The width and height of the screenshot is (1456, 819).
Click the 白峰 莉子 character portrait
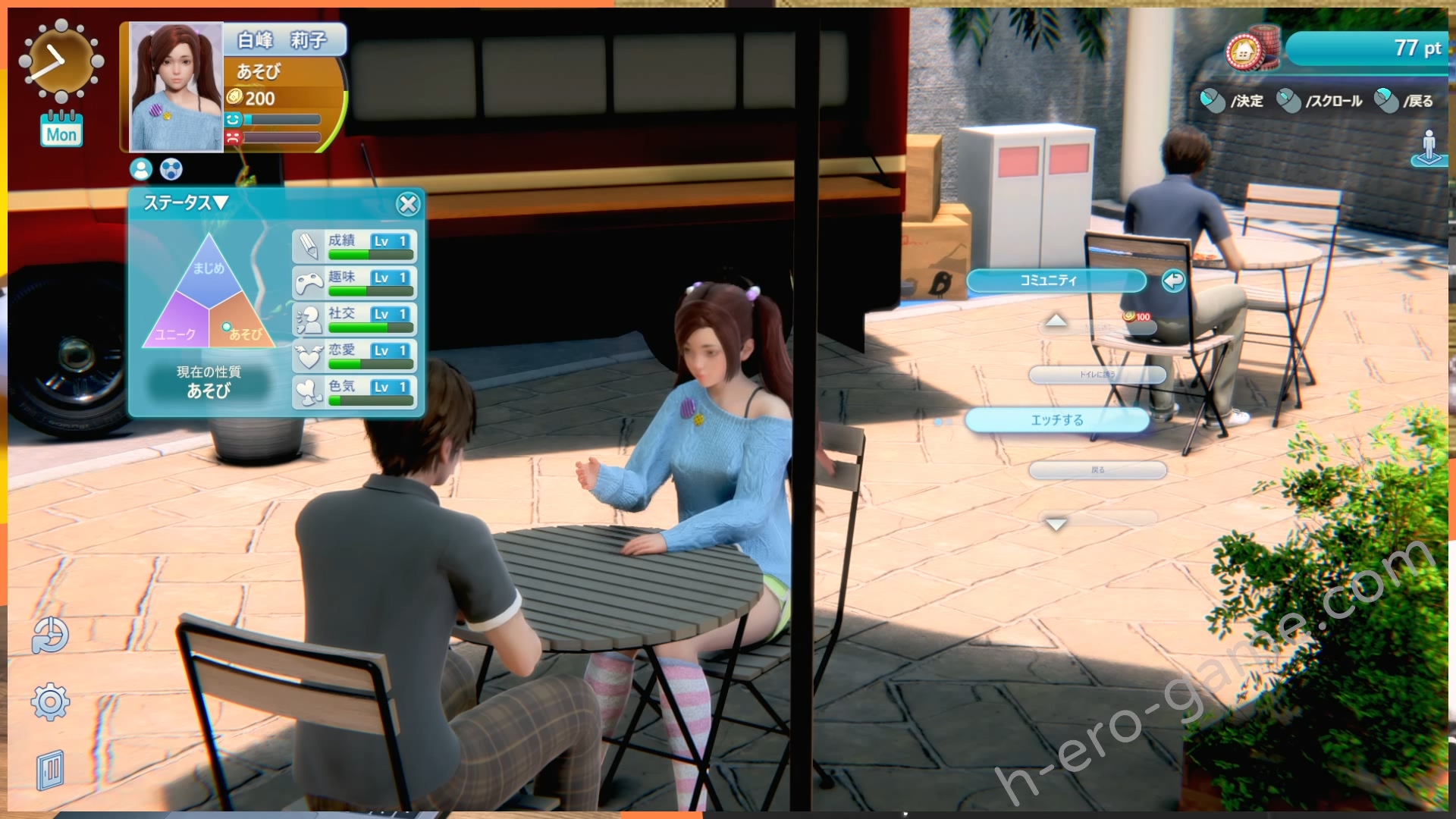[x=177, y=87]
